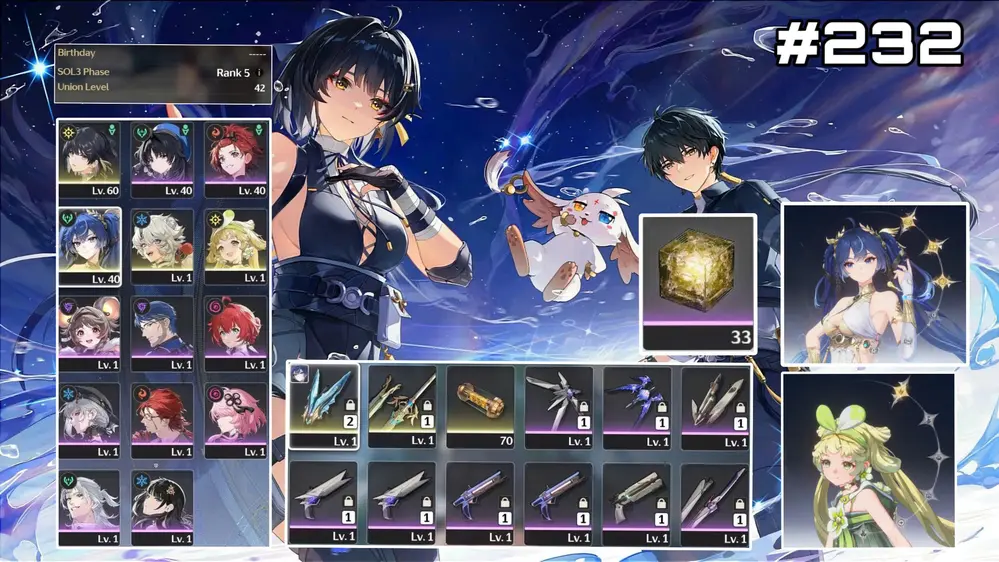Select the dark blue winged weapon slot
Screen dimensions: 999x562
636,405
